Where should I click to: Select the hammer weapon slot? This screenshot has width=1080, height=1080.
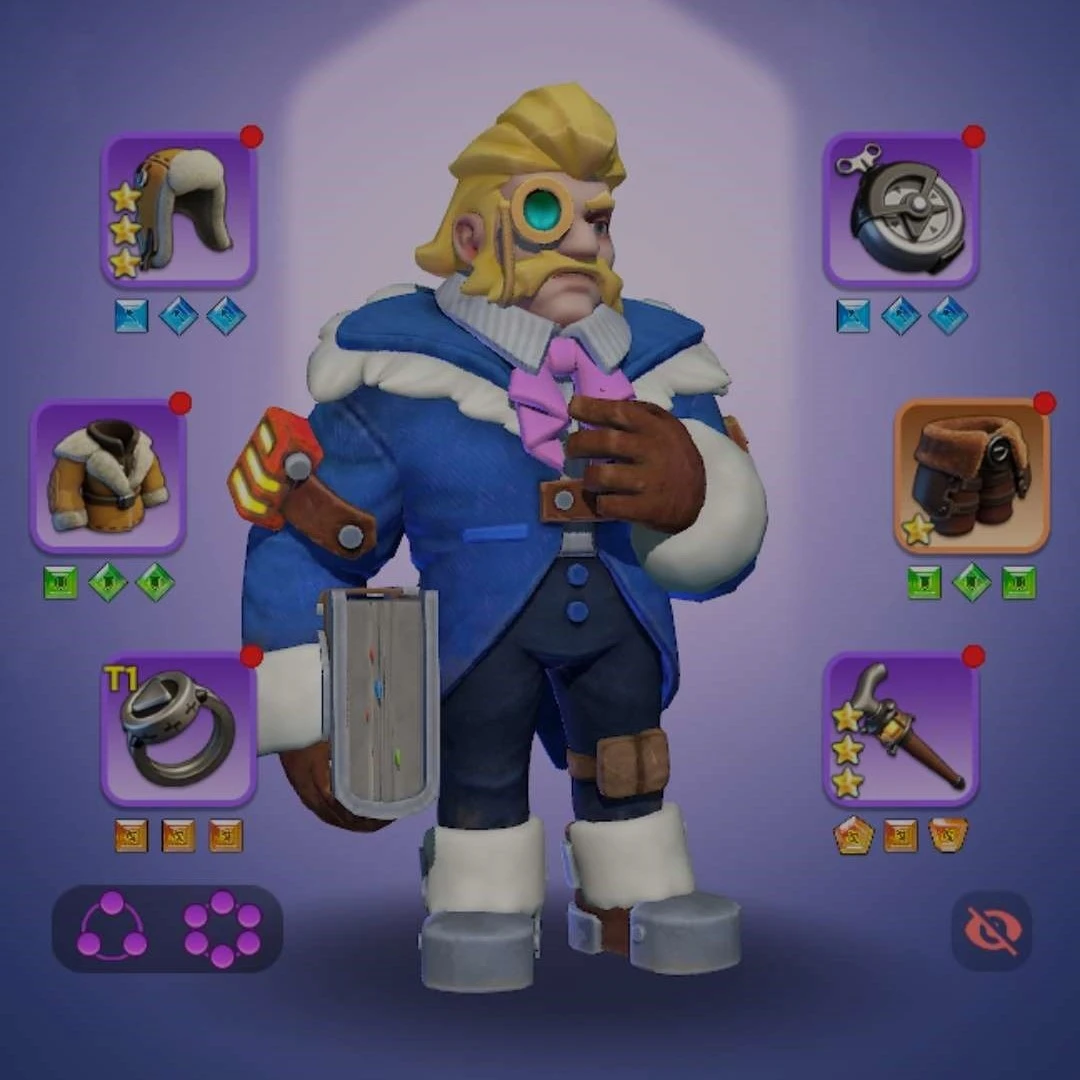click(900, 730)
